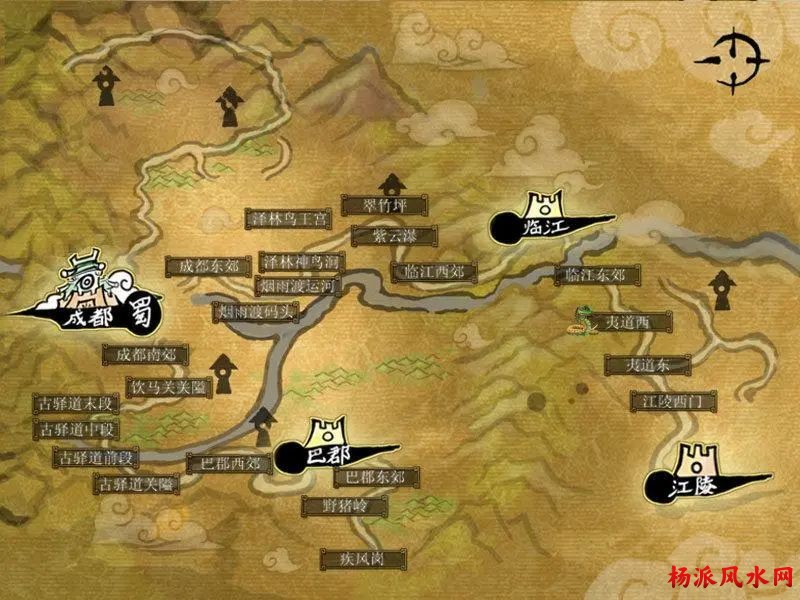Choose the 成都南郊 location
The width and height of the screenshot is (800, 600).
(x=146, y=354)
